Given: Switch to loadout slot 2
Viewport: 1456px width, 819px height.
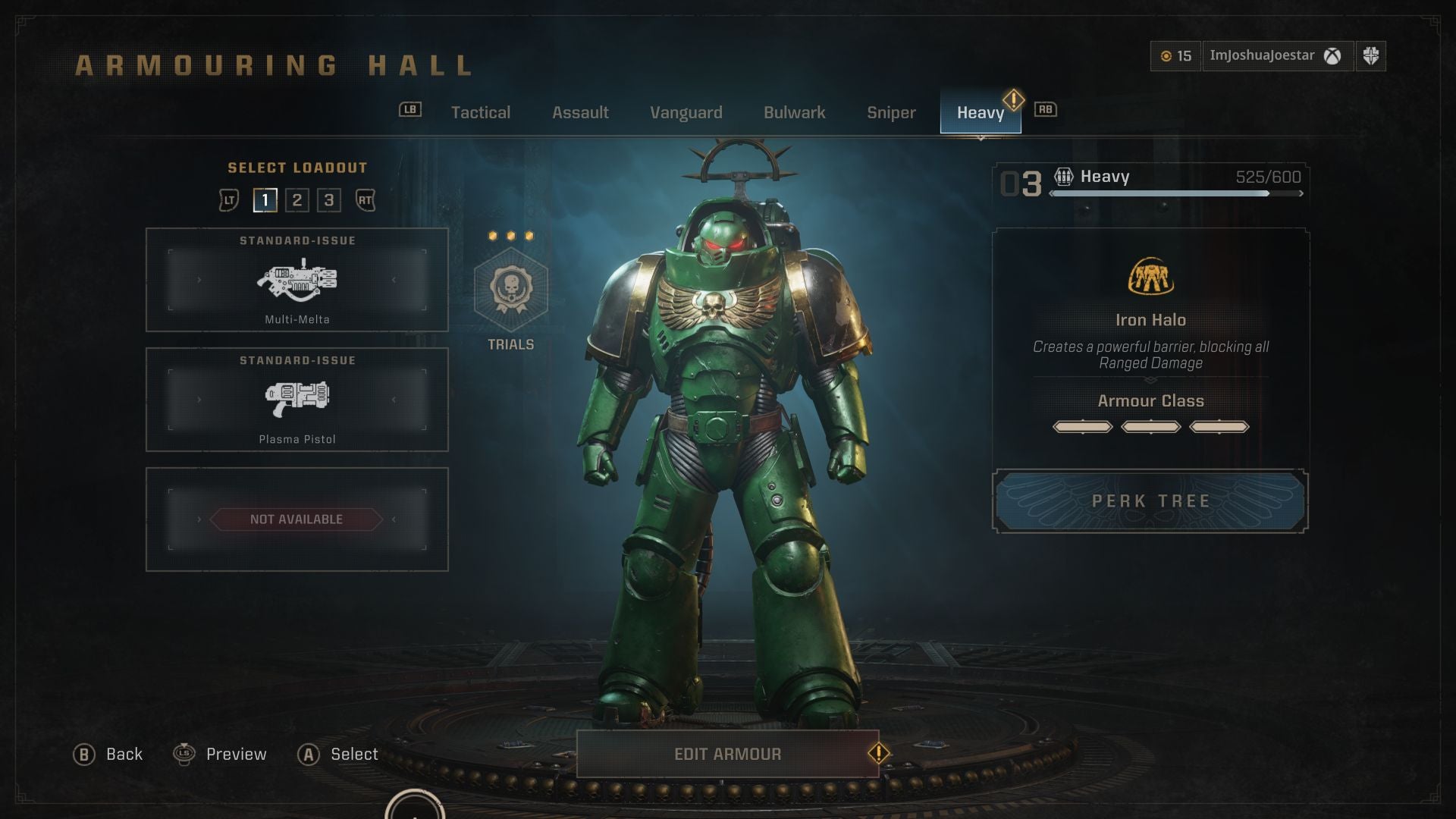Looking at the screenshot, I should pos(297,200).
